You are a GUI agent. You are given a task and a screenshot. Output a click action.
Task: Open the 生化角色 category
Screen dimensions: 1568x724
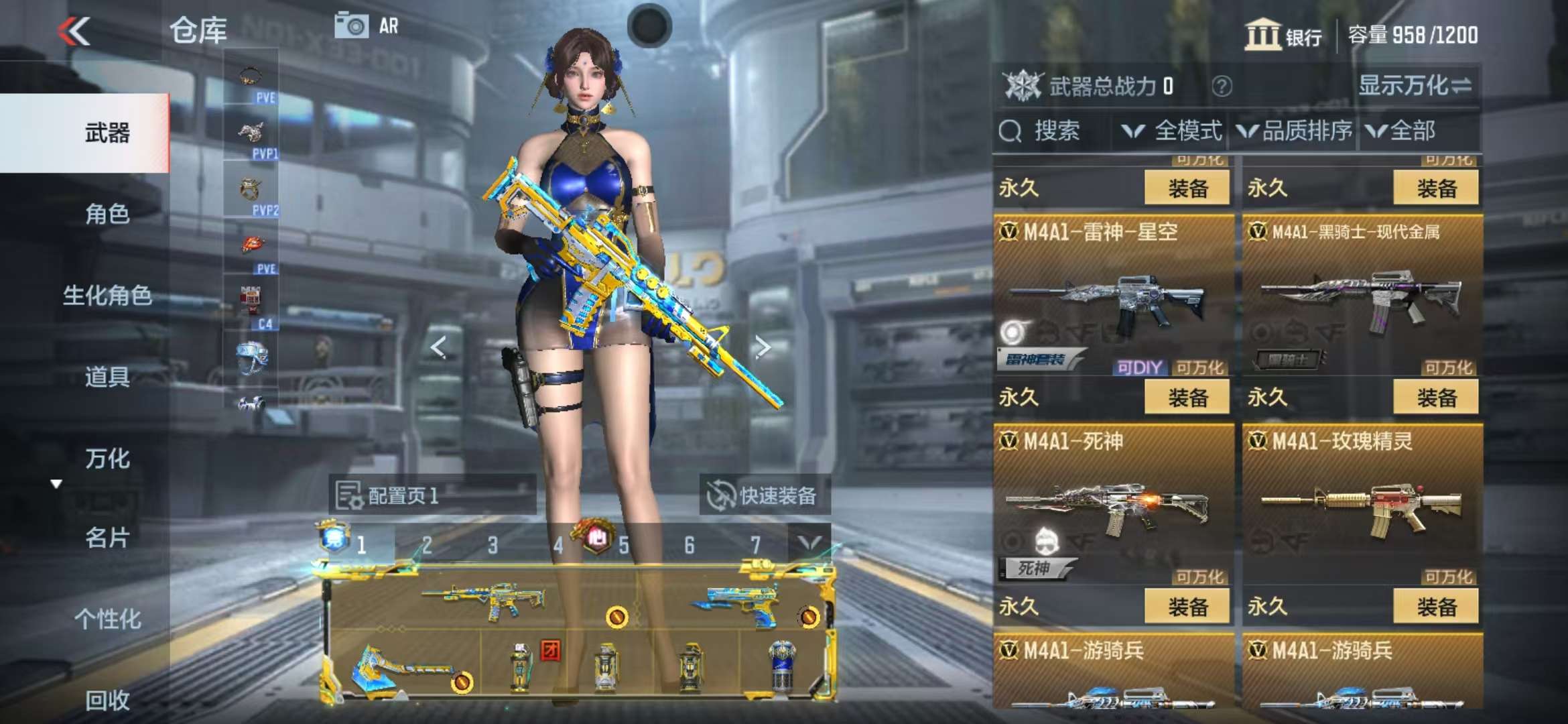click(x=107, y=295)
